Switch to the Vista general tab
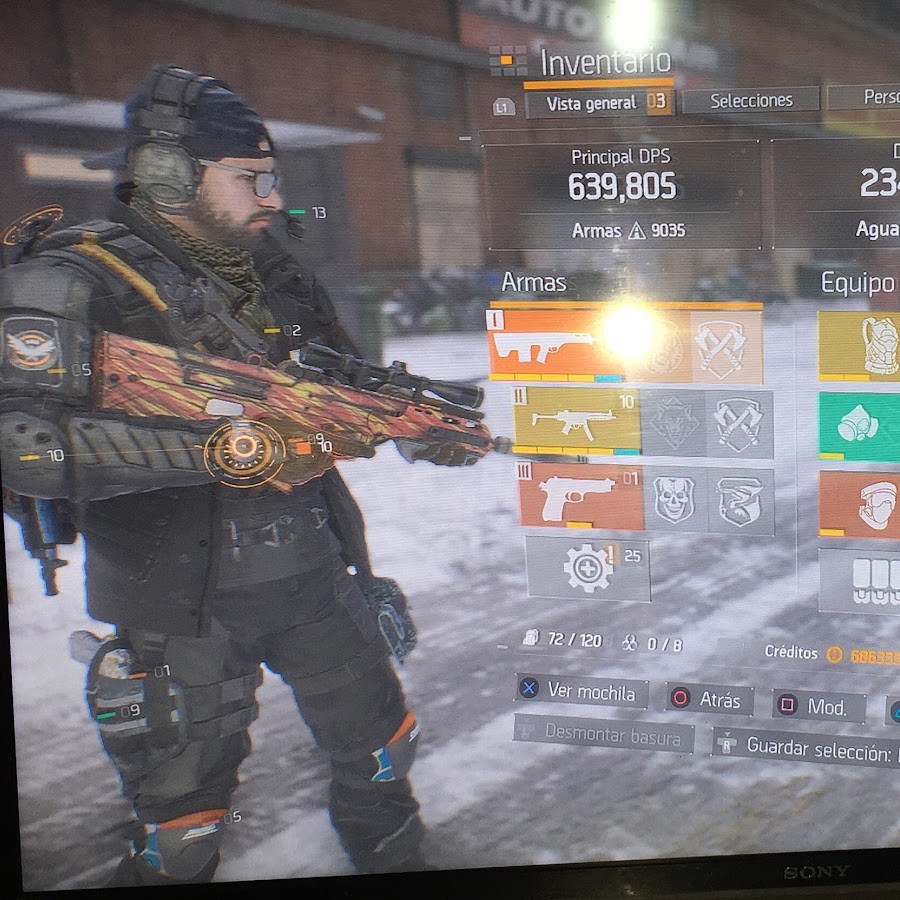The image size is (900, 900). tap(597, 102)
